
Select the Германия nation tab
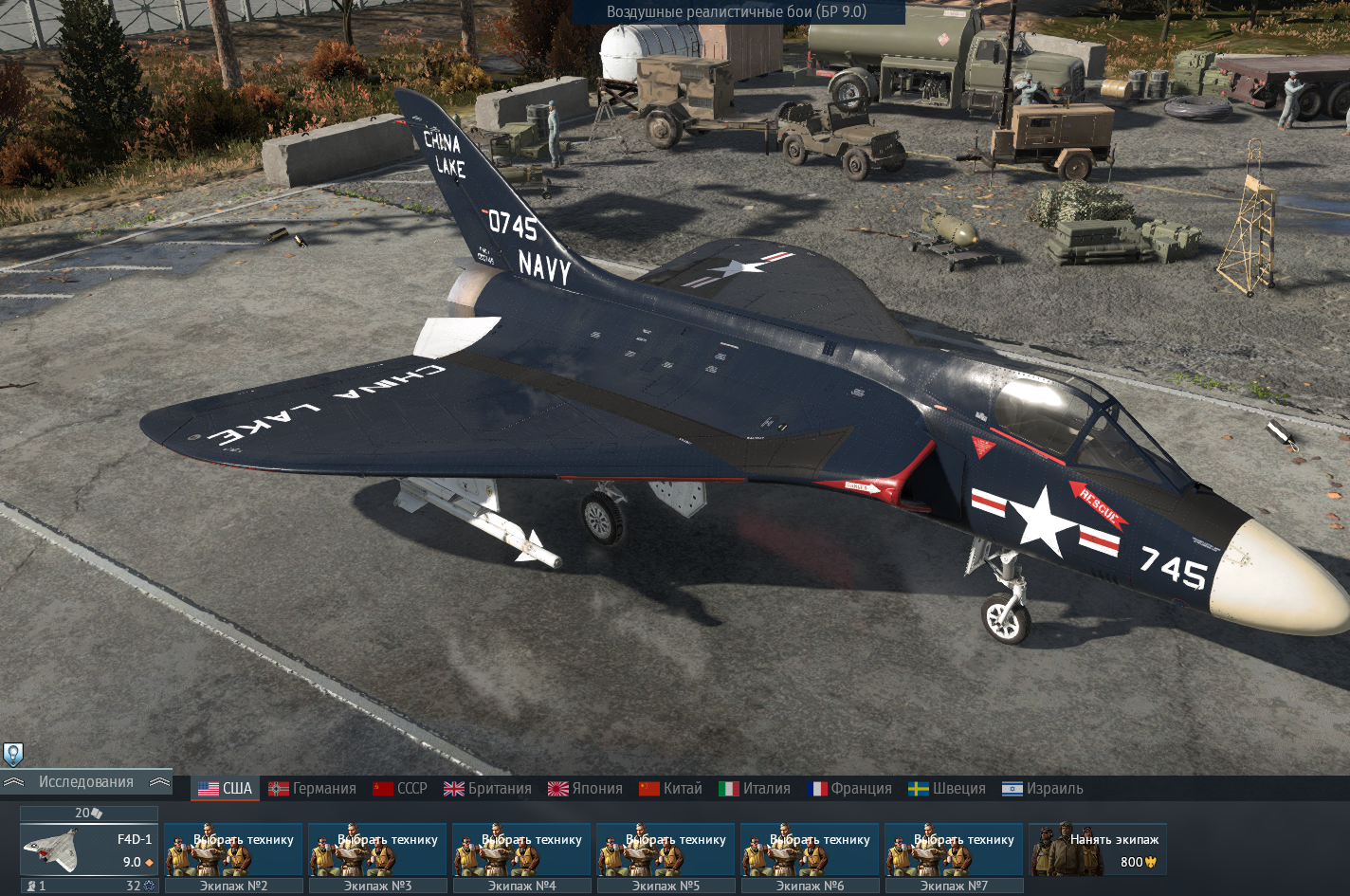313,789
